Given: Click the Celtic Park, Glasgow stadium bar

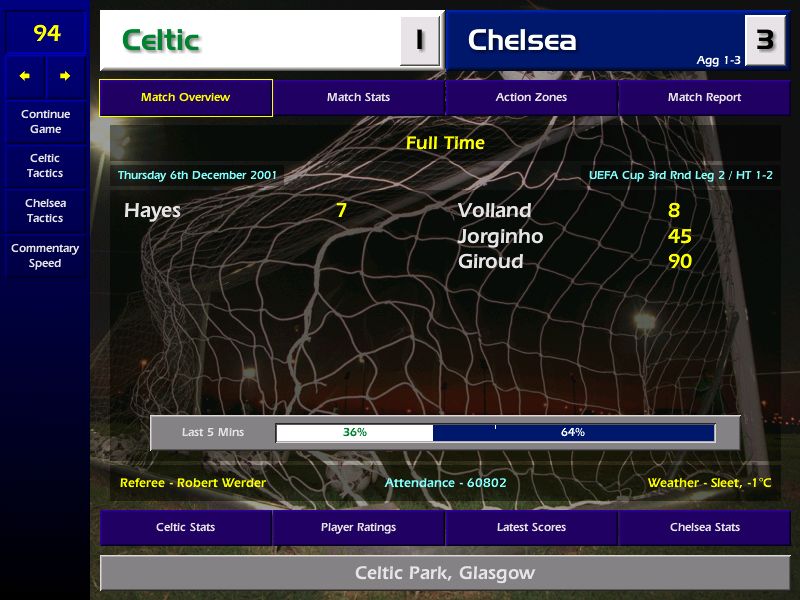Looking at the screenshot, I should tap(444, 574).
